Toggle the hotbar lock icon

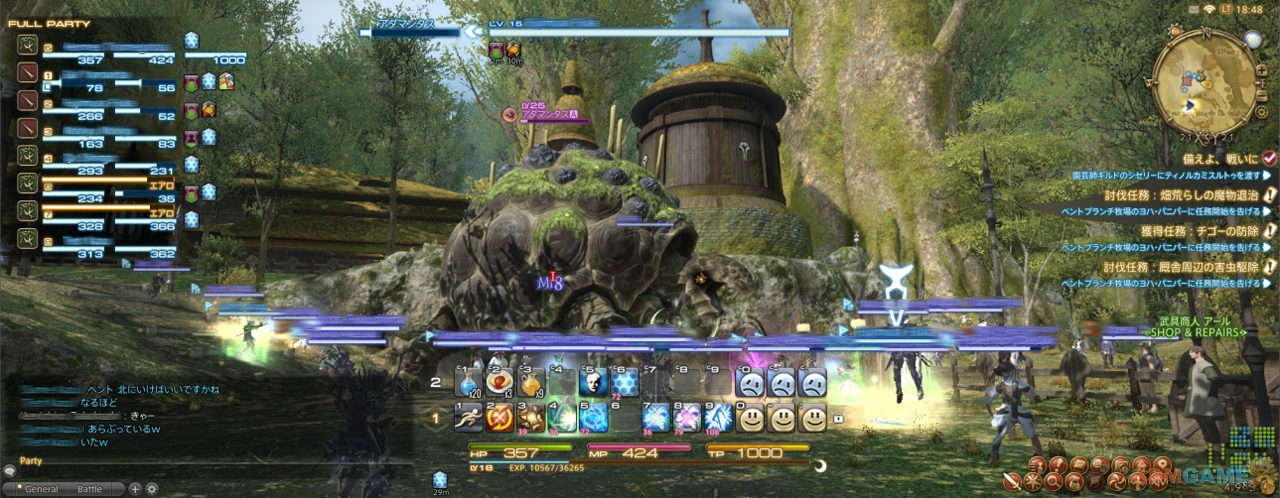[838, 419]
